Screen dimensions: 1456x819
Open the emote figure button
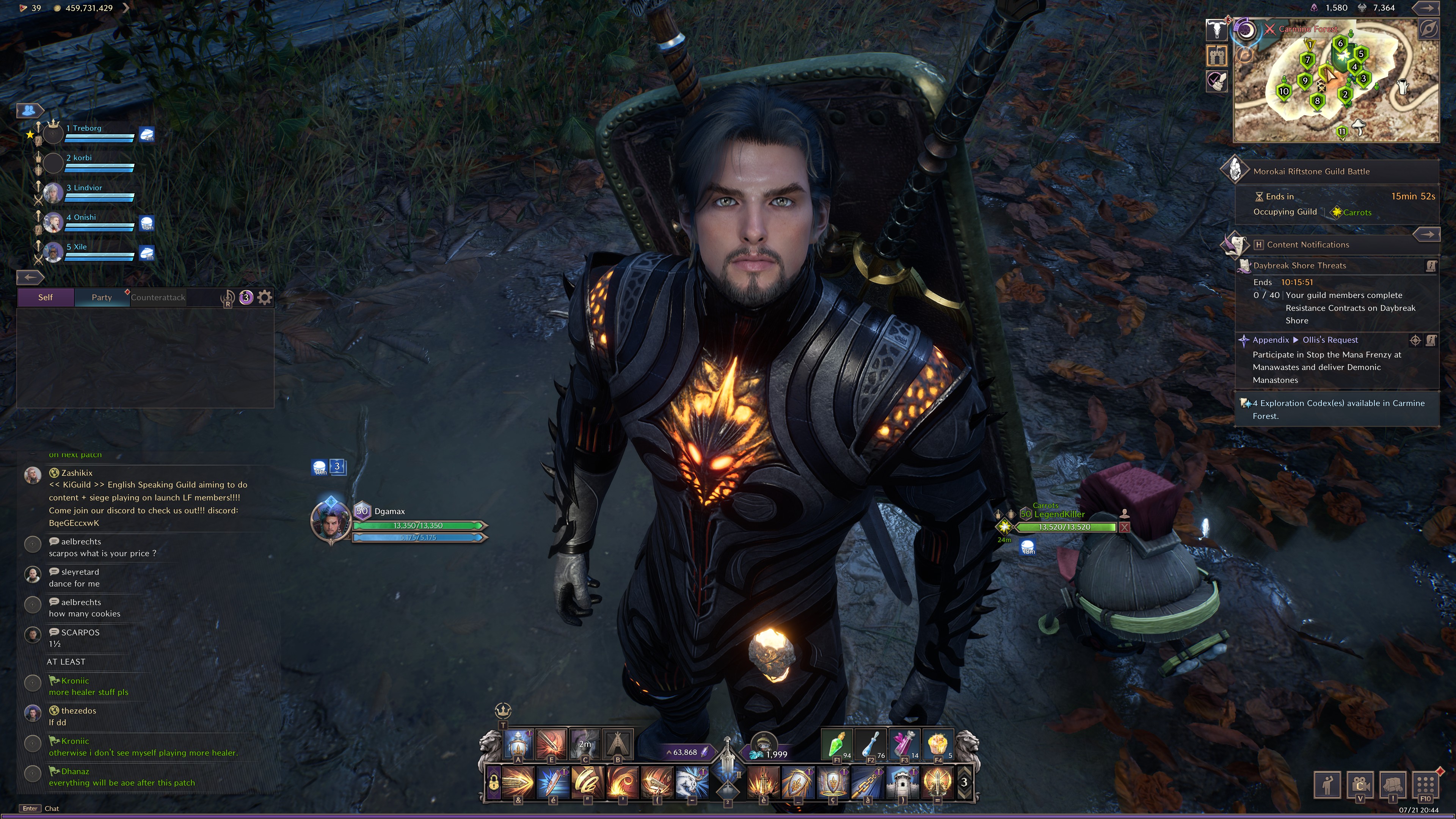coord(1327,784)
